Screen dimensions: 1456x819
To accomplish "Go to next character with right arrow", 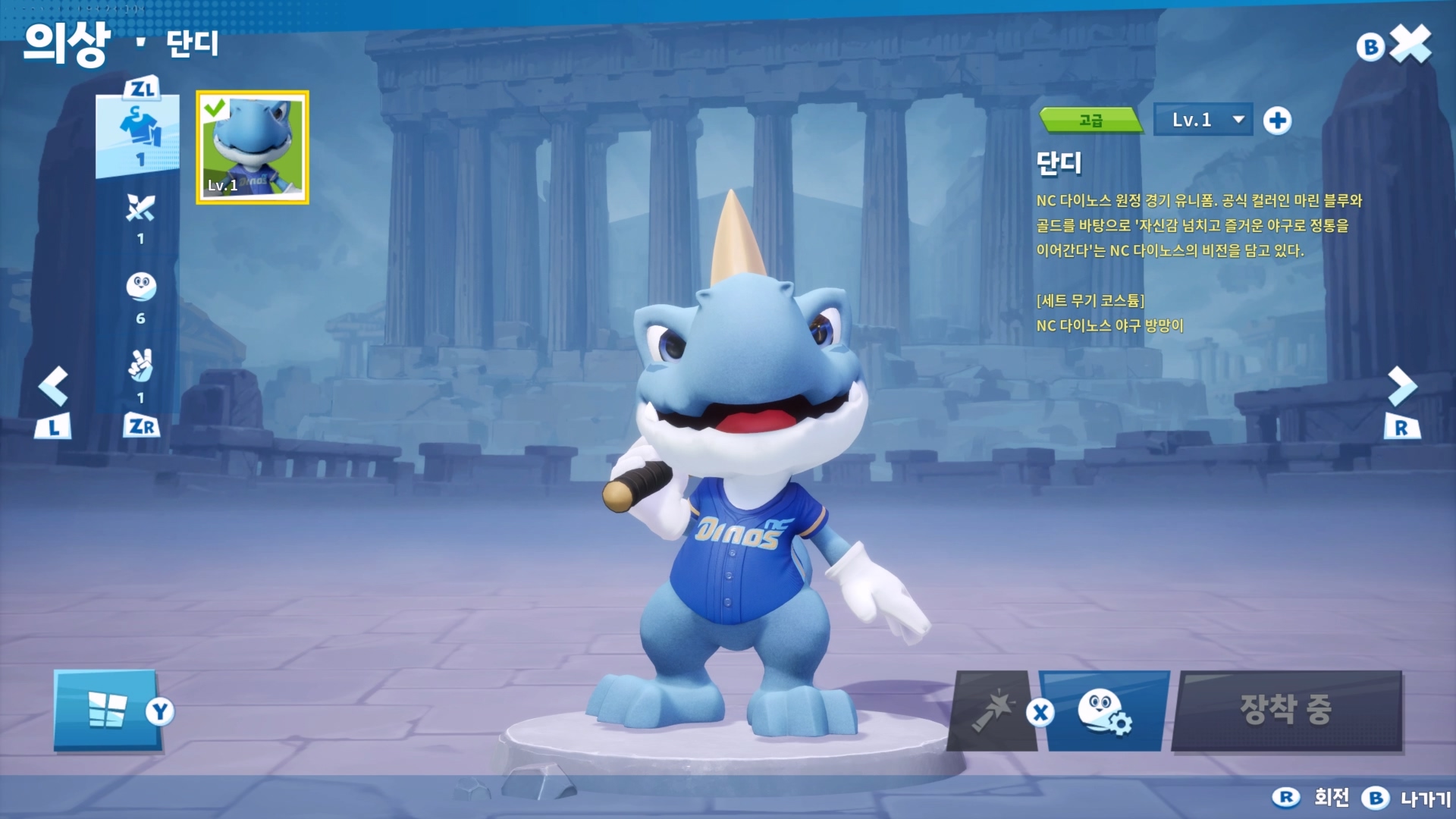I will coord(1401,387).
